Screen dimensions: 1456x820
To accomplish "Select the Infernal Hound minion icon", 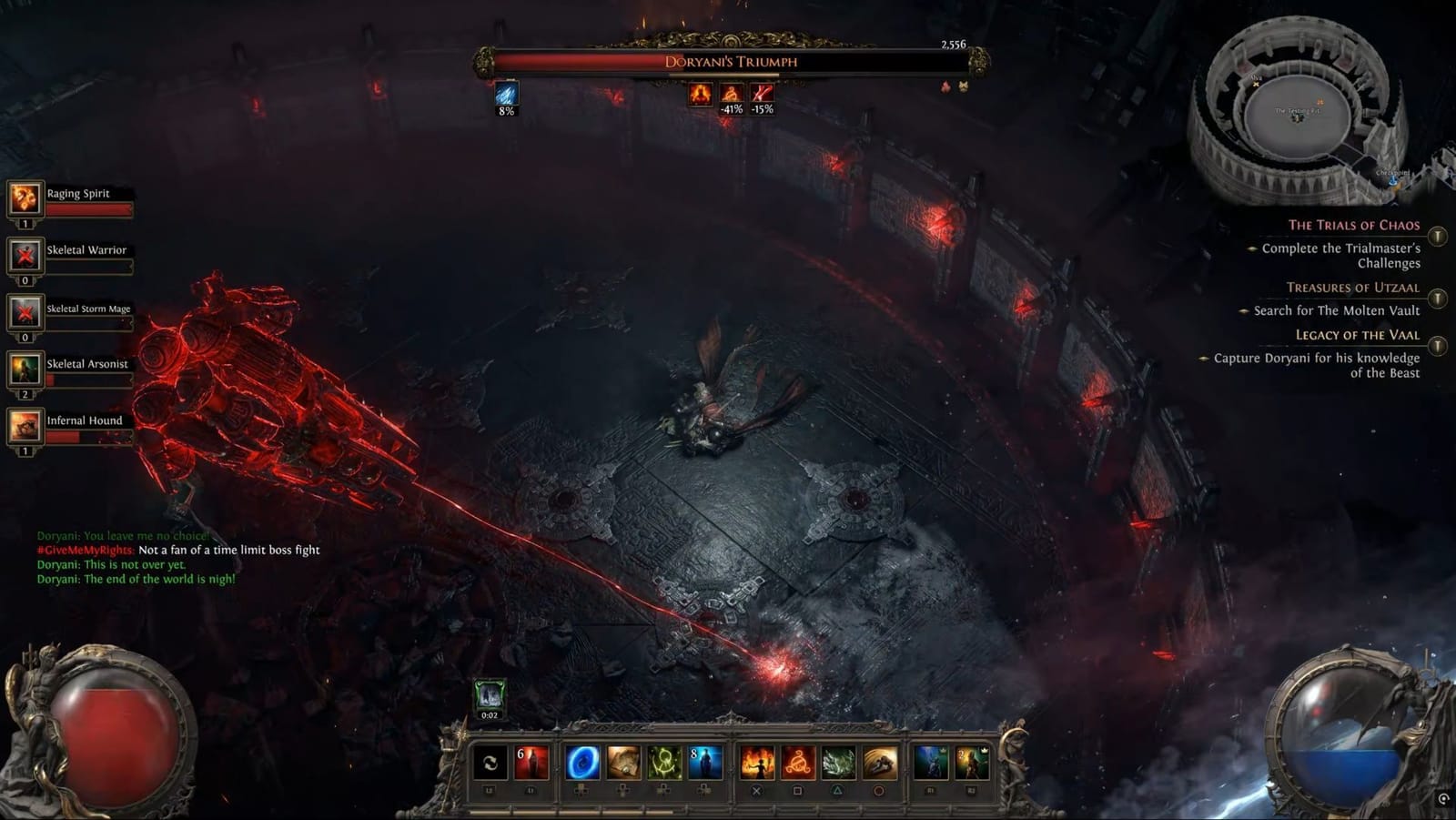I will point(24,426).
